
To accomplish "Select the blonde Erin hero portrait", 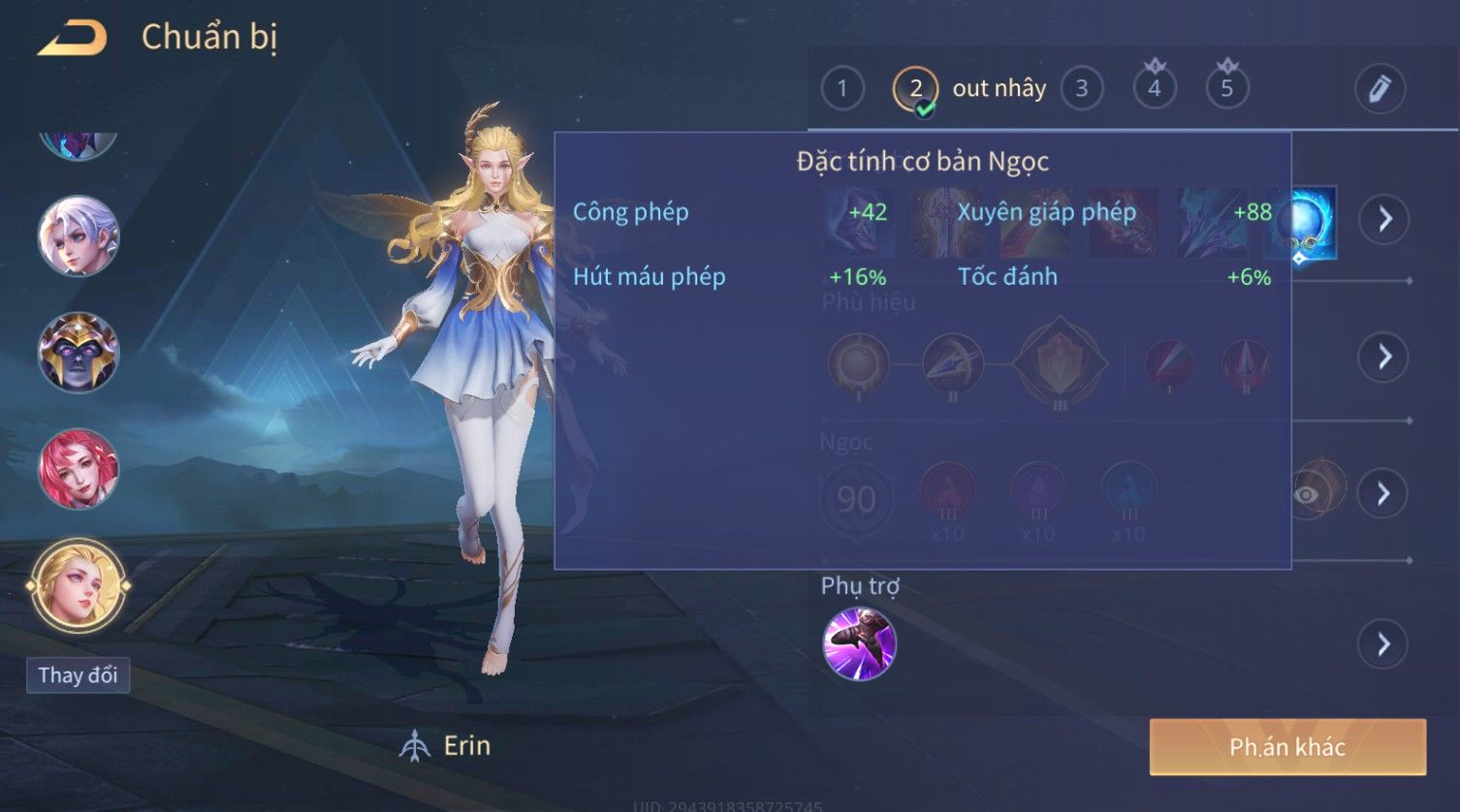I will [x=79, y=585].
